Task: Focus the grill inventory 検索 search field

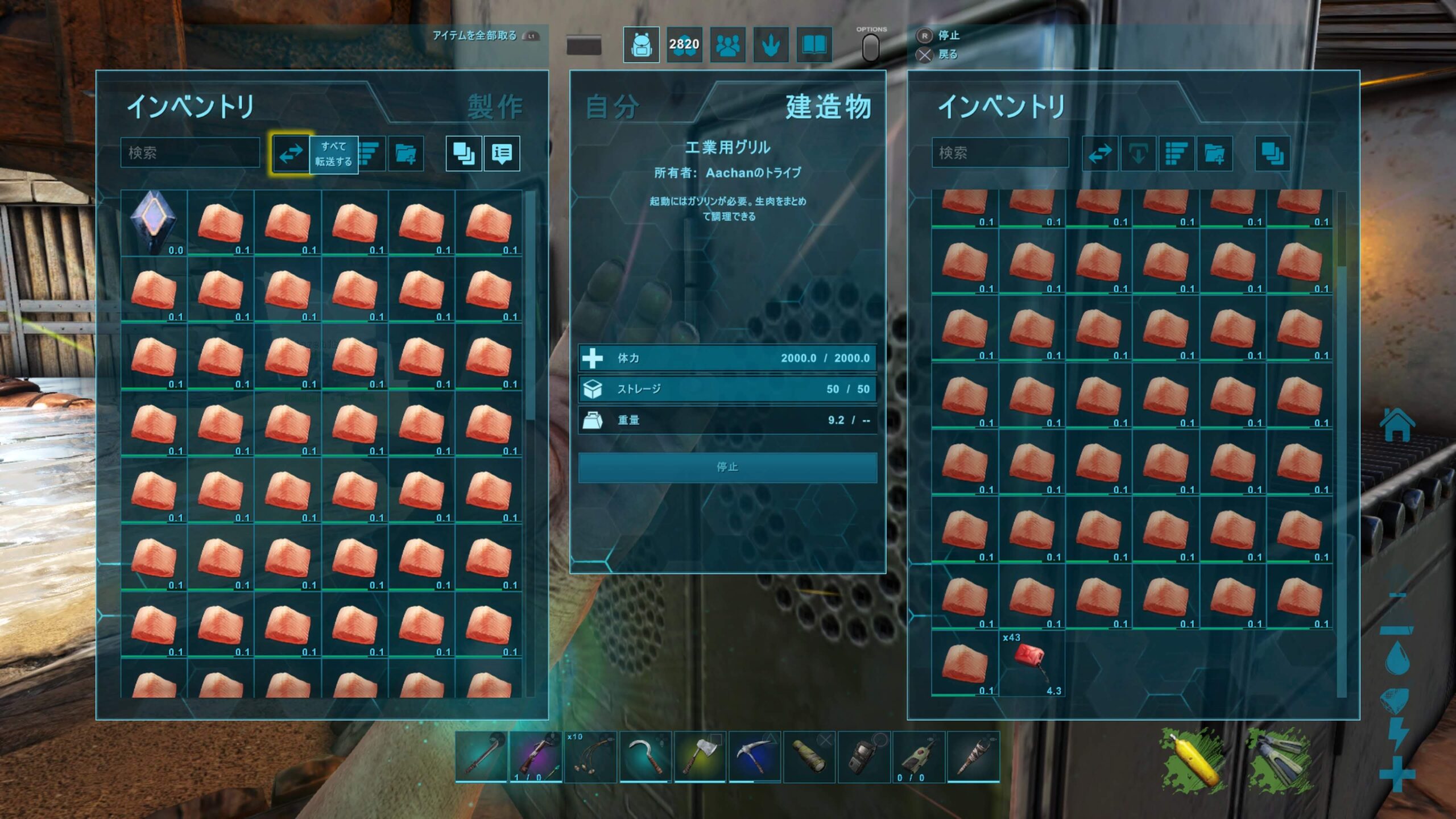Action: point(1000,152)
